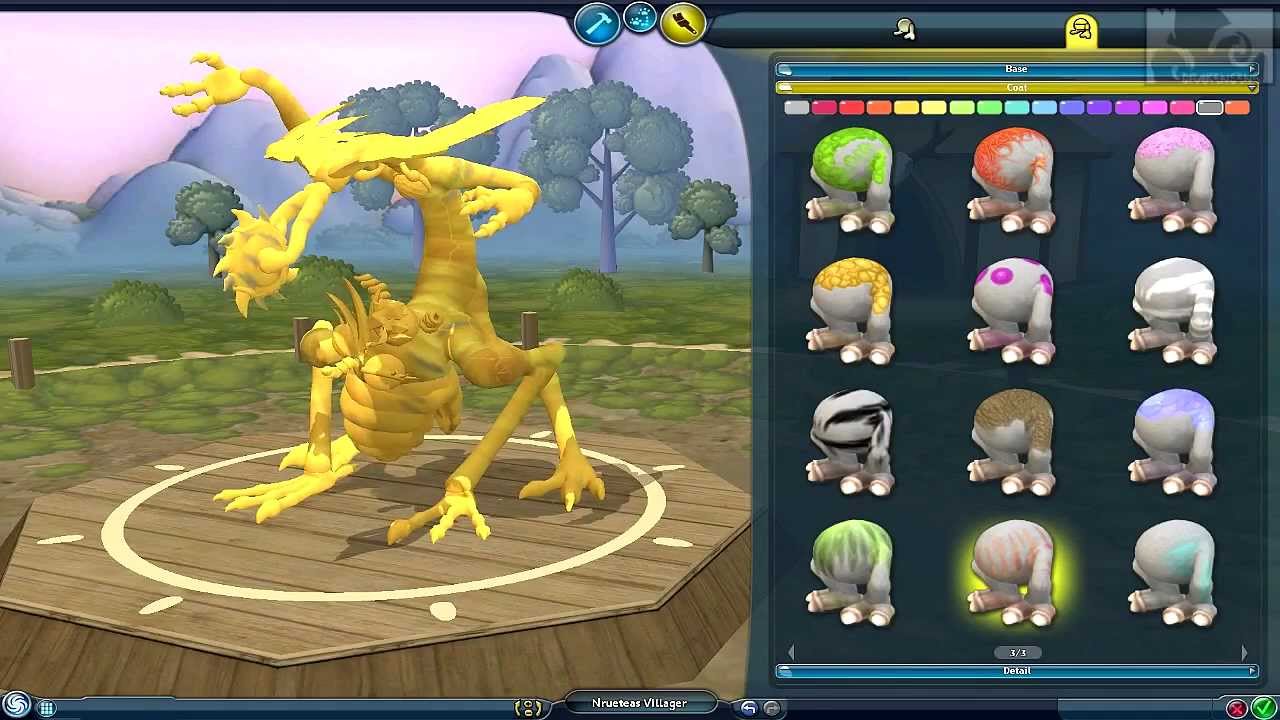
Task: Cancel editing with the red X button
Action: [x=1237, y=708]
